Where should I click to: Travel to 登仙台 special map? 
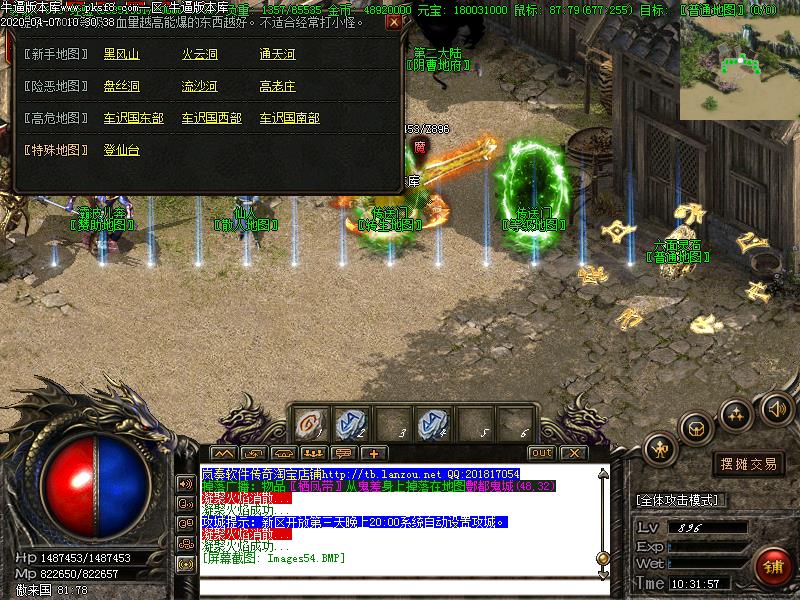pyautogui.click(x=121, y=150)
